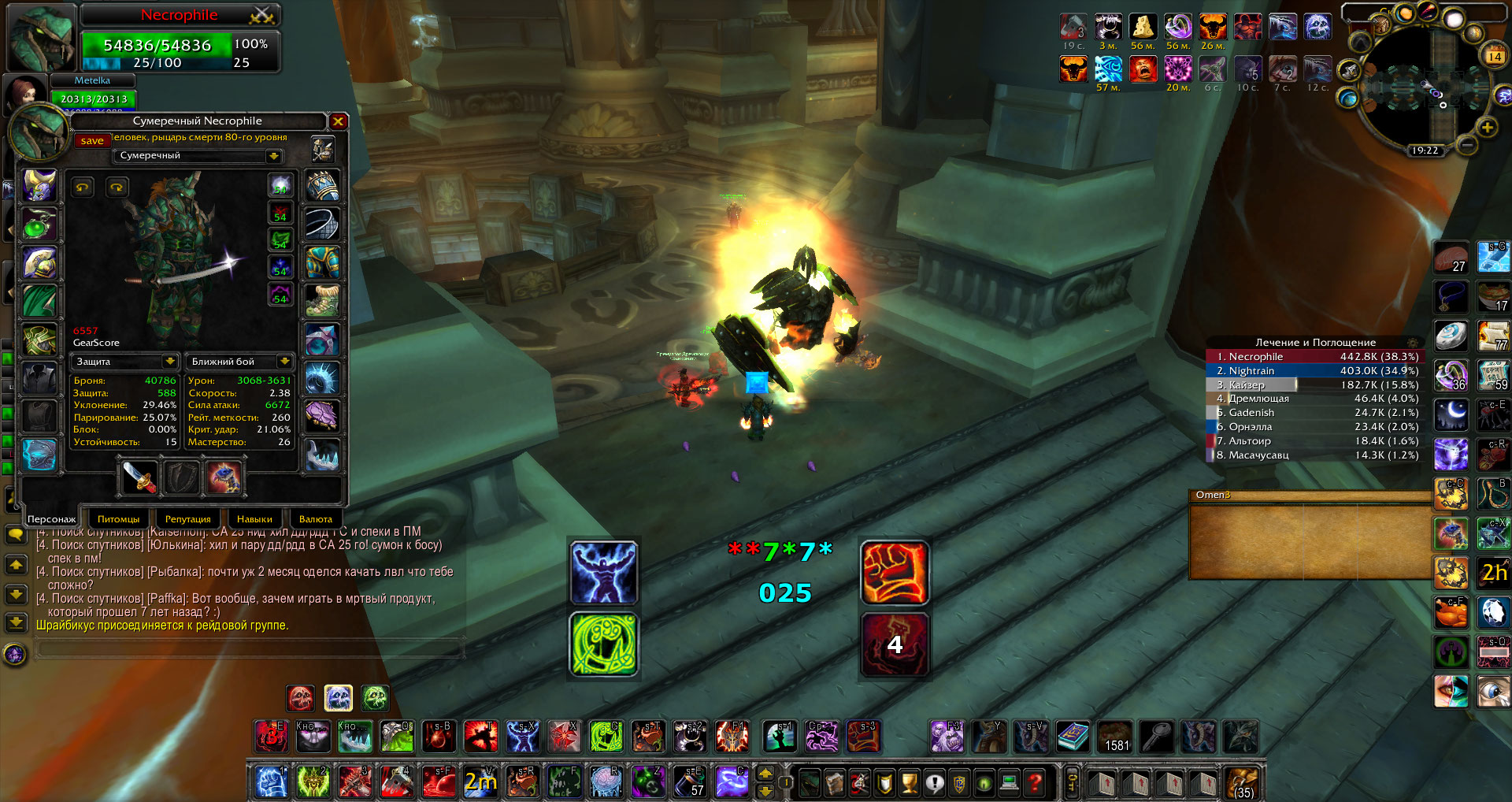Open the calendar showing day 14
Viewport: 1512px width, 802px height.
pyautogui.click(x=1494, y=56)
